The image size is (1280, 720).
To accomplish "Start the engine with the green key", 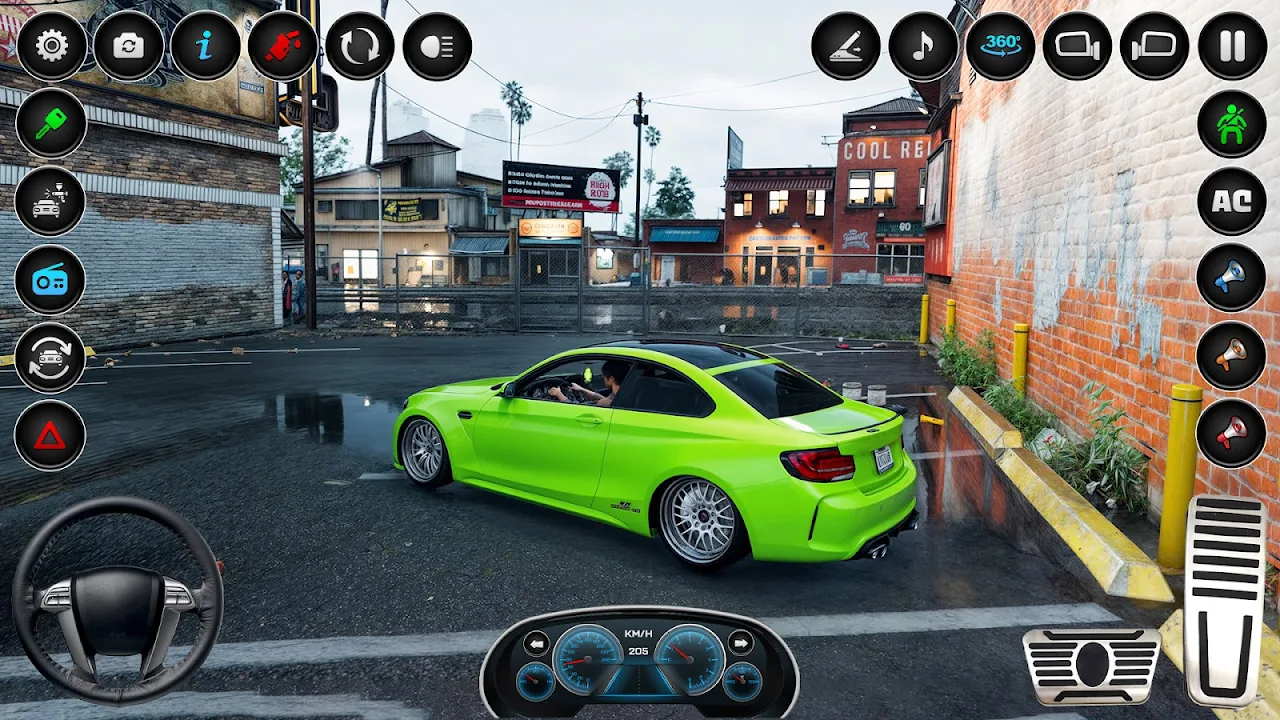I will tap(50, 123).
